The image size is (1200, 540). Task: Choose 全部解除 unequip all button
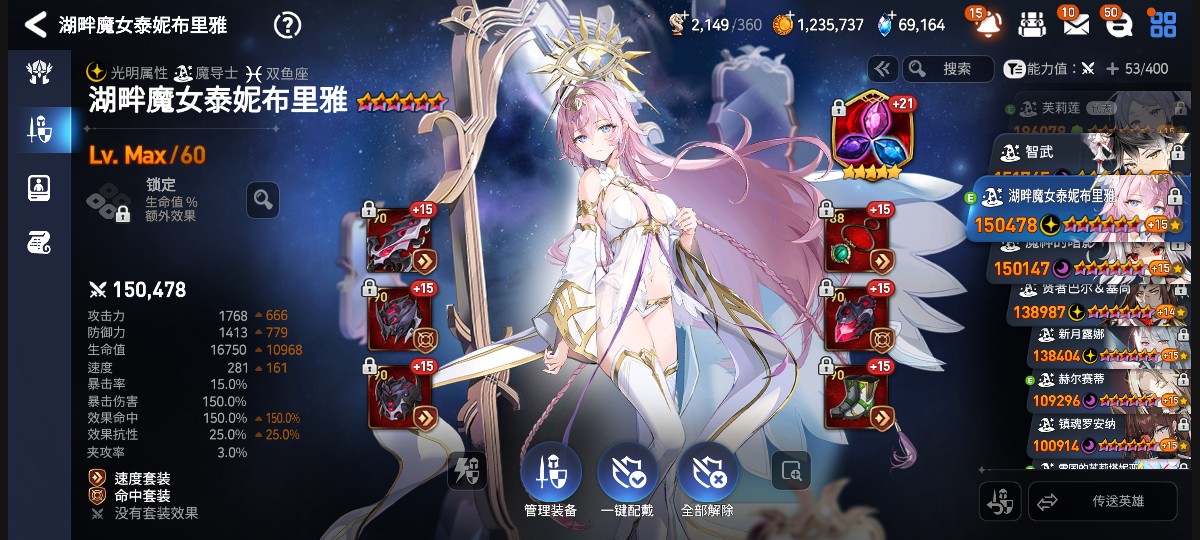point(707,479)
